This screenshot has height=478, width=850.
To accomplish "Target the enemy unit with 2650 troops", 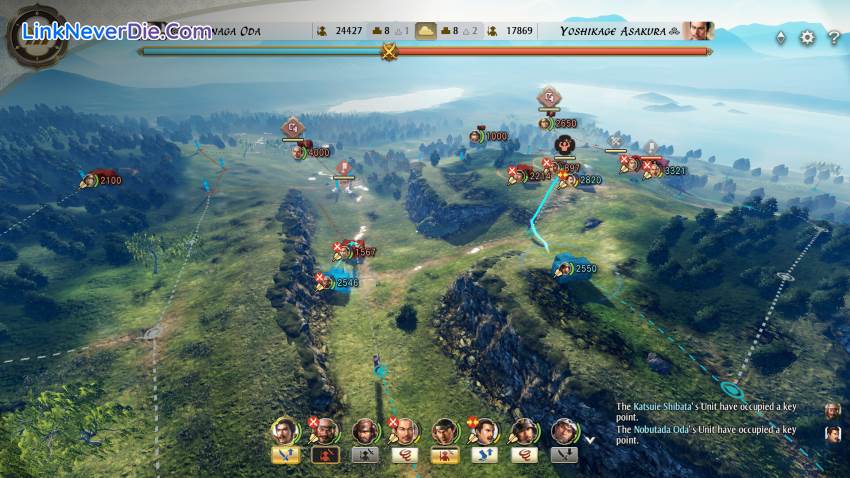I will (x=546, y=123).
